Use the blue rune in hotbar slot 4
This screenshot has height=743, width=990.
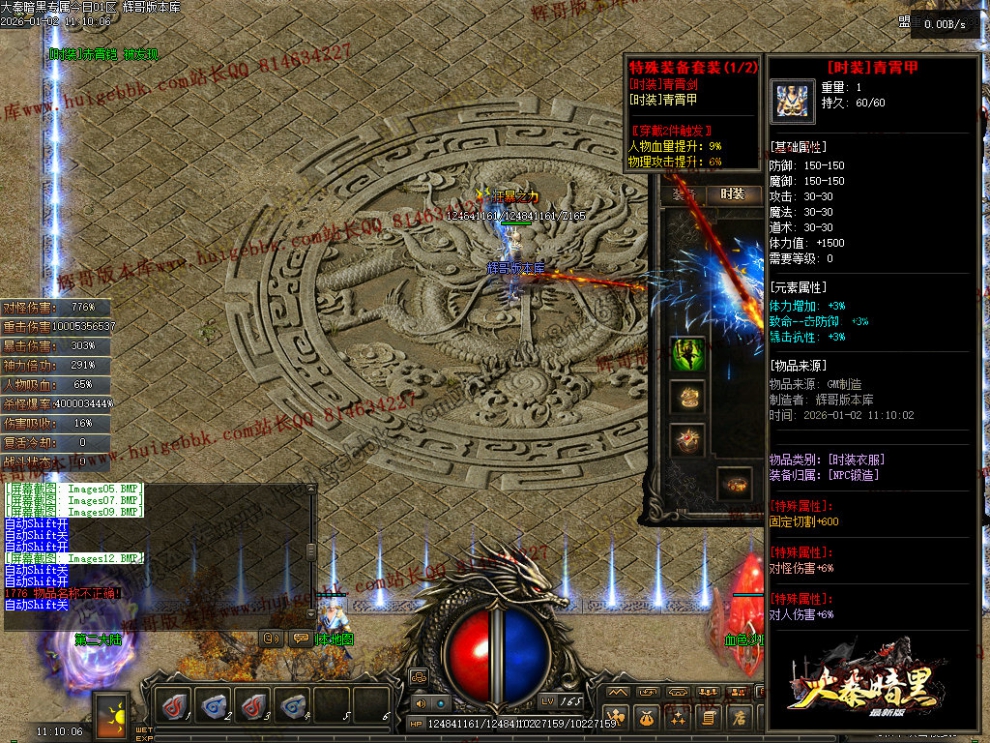292,706
